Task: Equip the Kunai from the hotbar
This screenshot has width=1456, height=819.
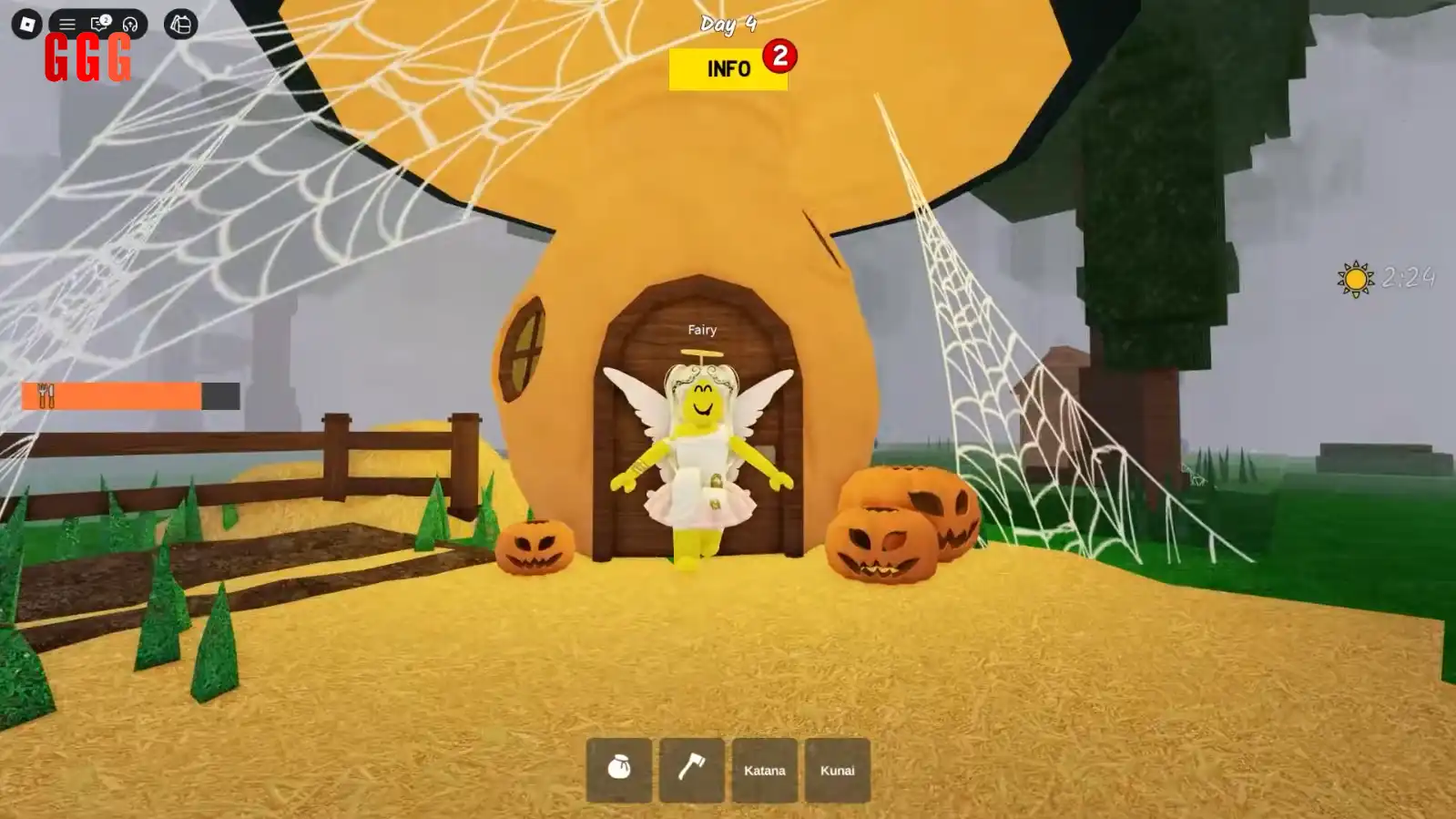Action: coord(837,768)
